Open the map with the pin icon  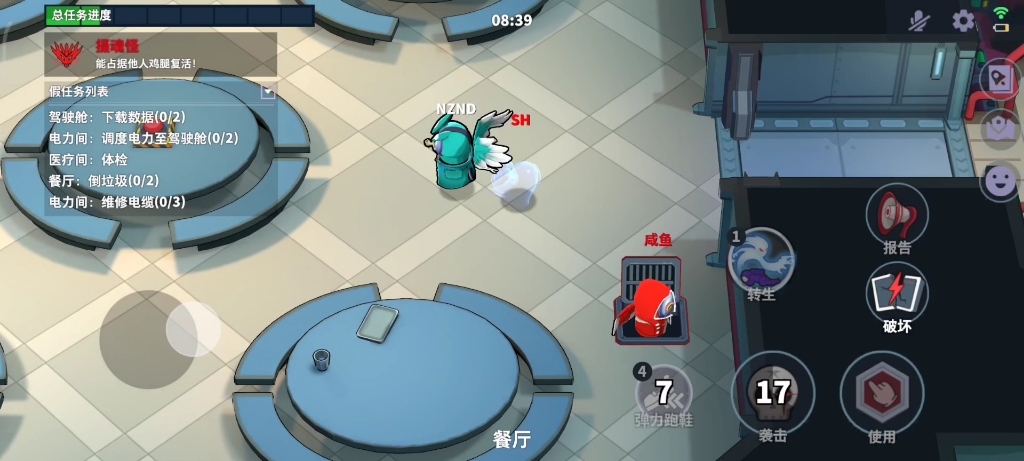(999, 127)
